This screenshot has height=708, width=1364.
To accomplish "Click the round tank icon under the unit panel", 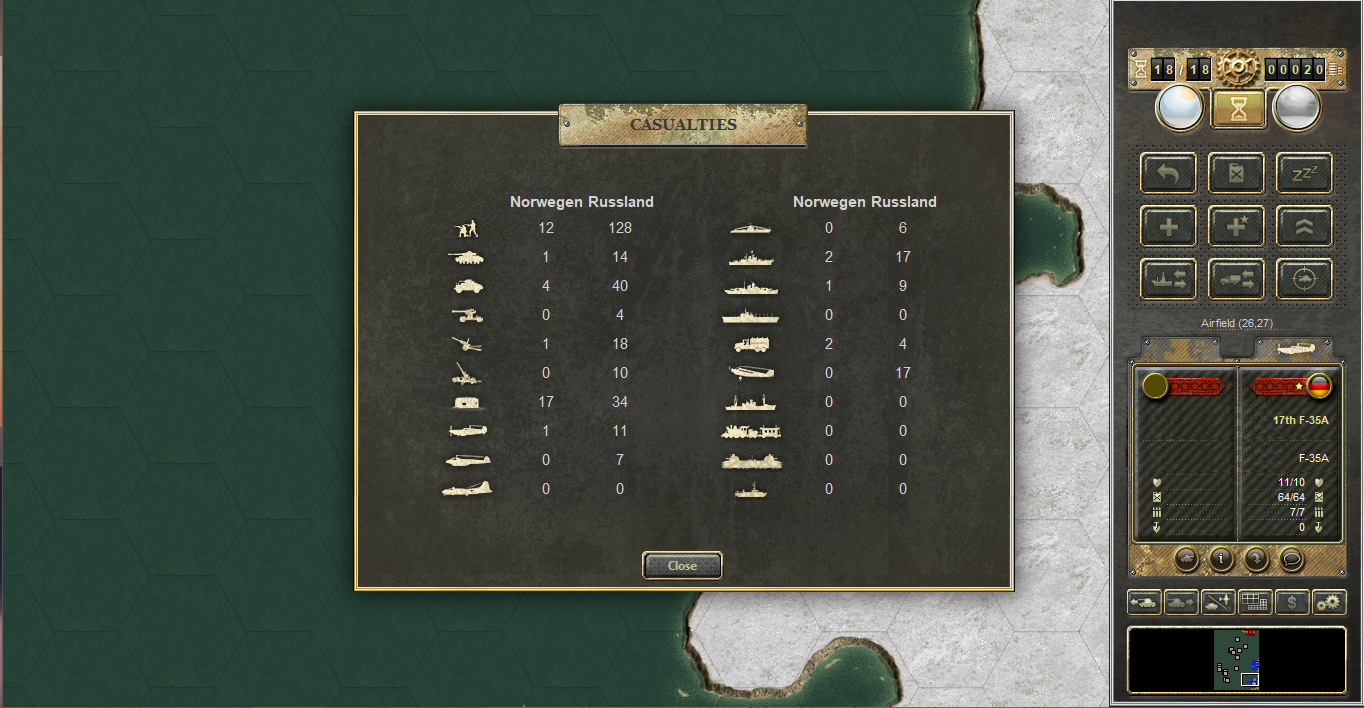I will (x=1185, y=559).
